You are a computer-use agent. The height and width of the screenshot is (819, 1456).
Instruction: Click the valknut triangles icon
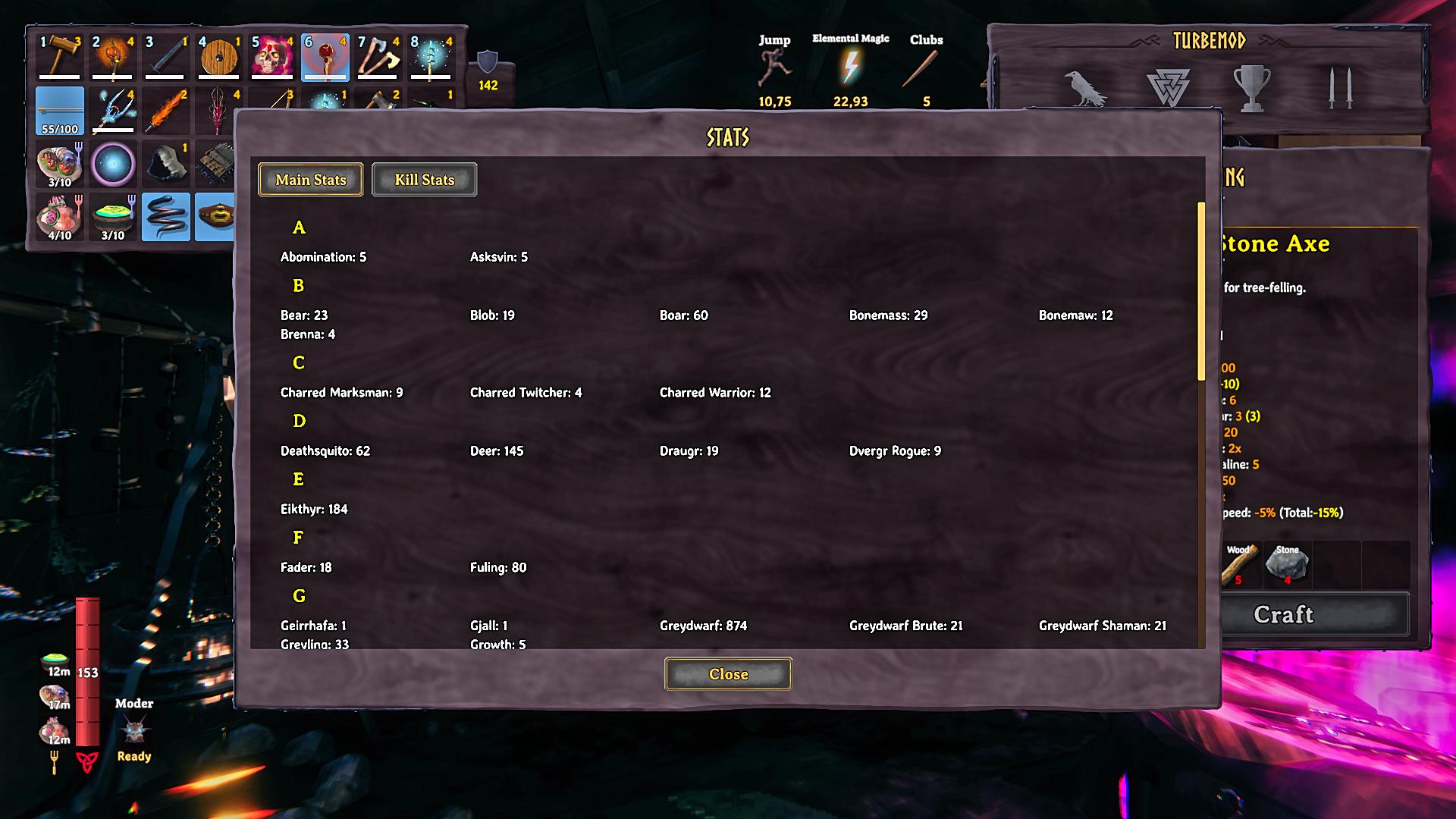(1168, 89)
